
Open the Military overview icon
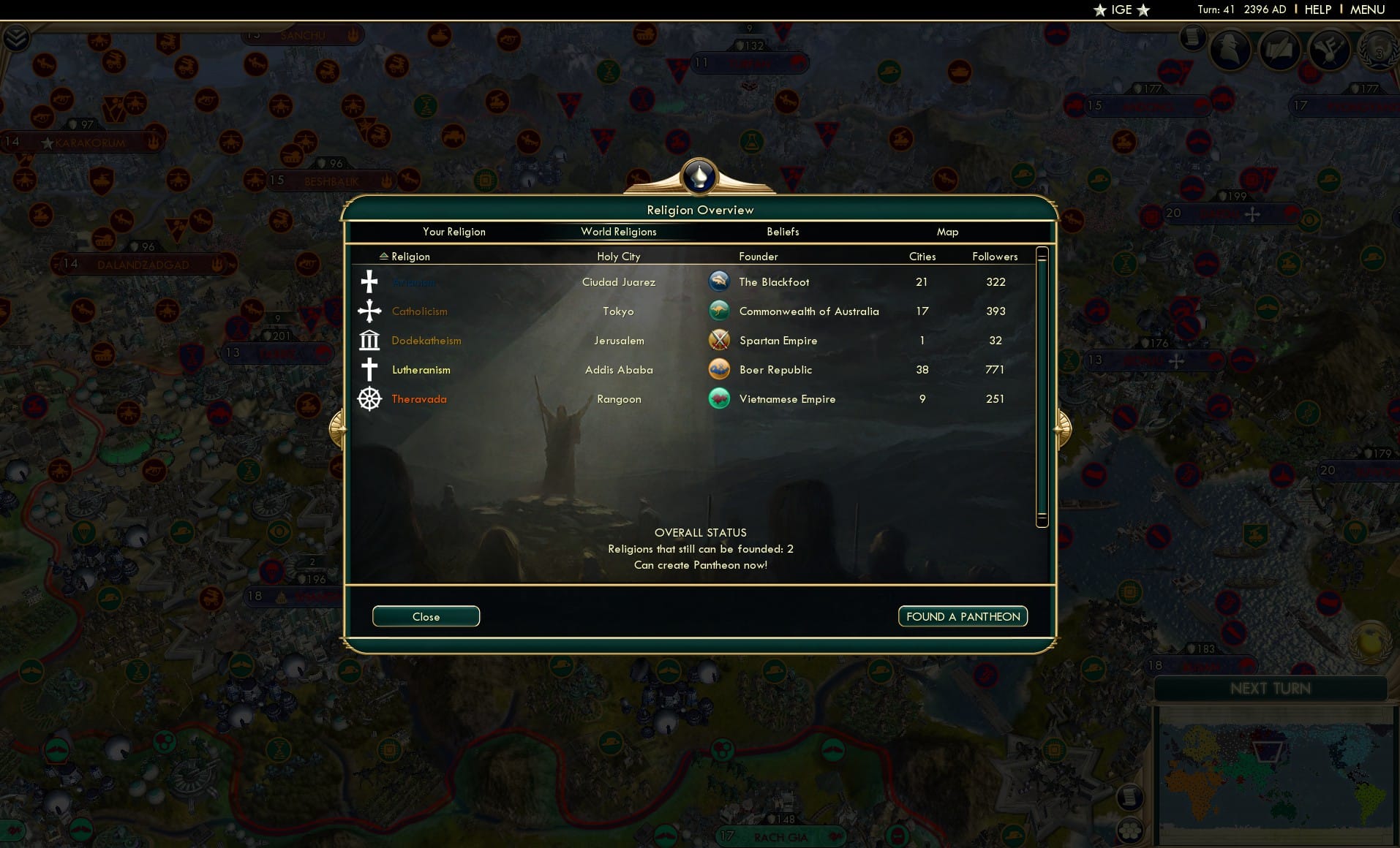1330,51
